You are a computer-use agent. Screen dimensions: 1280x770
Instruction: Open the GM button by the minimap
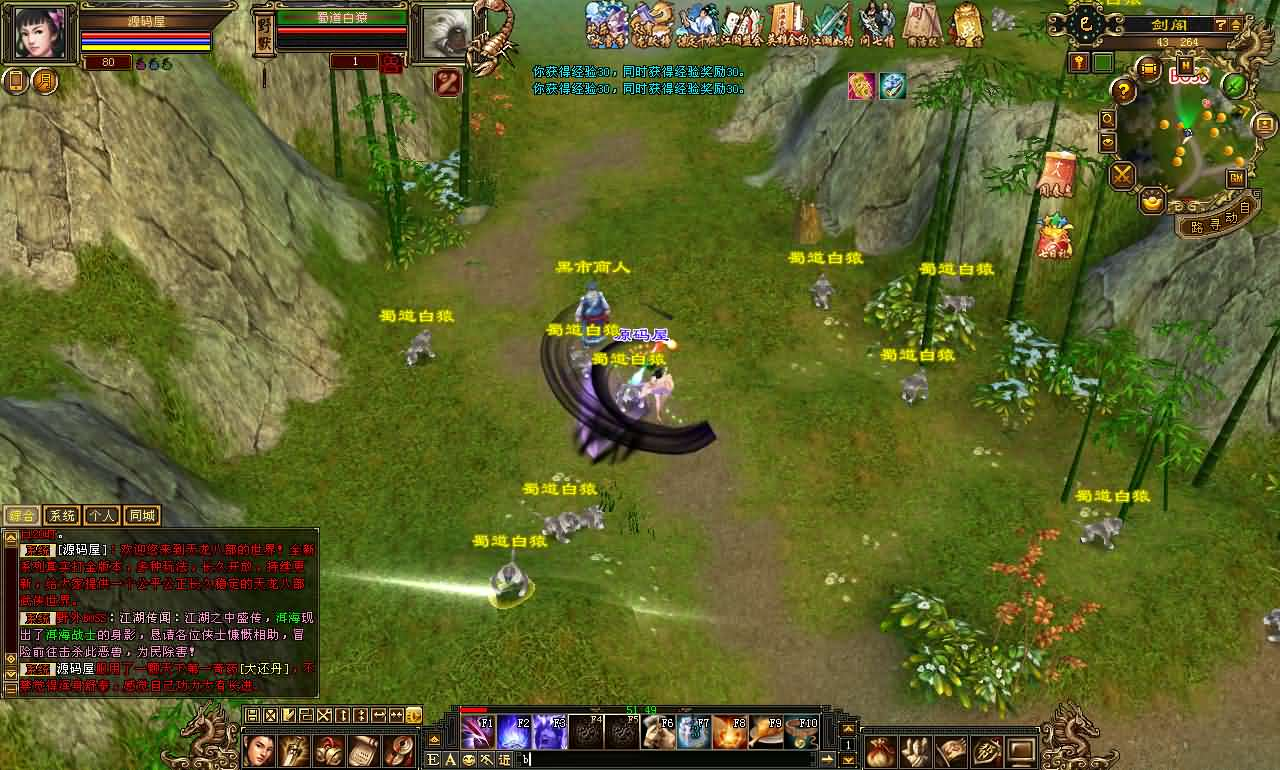tap(1236, 178)
